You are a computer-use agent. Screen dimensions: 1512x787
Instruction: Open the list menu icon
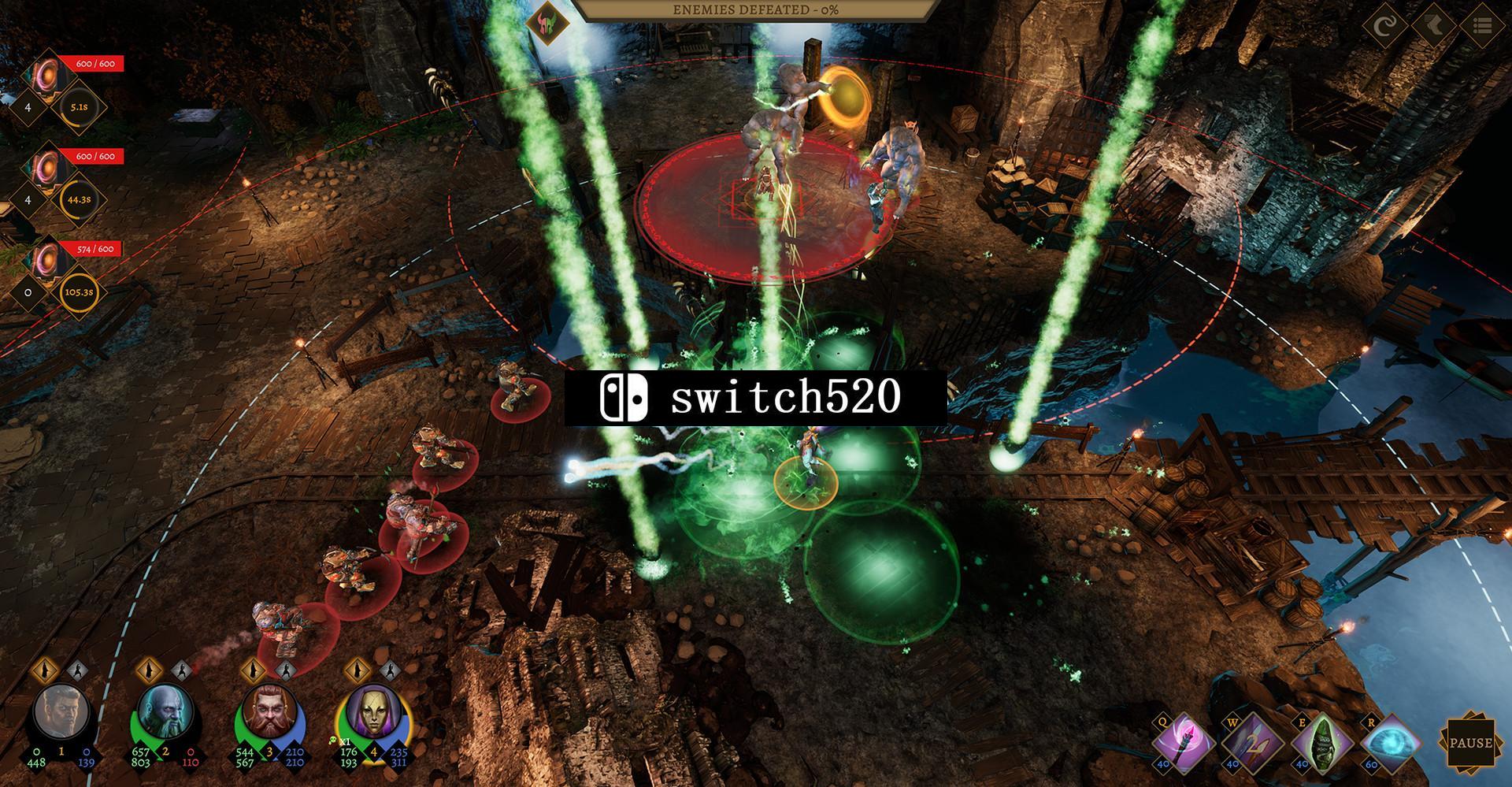pyautogui.click(x=1483, y=26)
